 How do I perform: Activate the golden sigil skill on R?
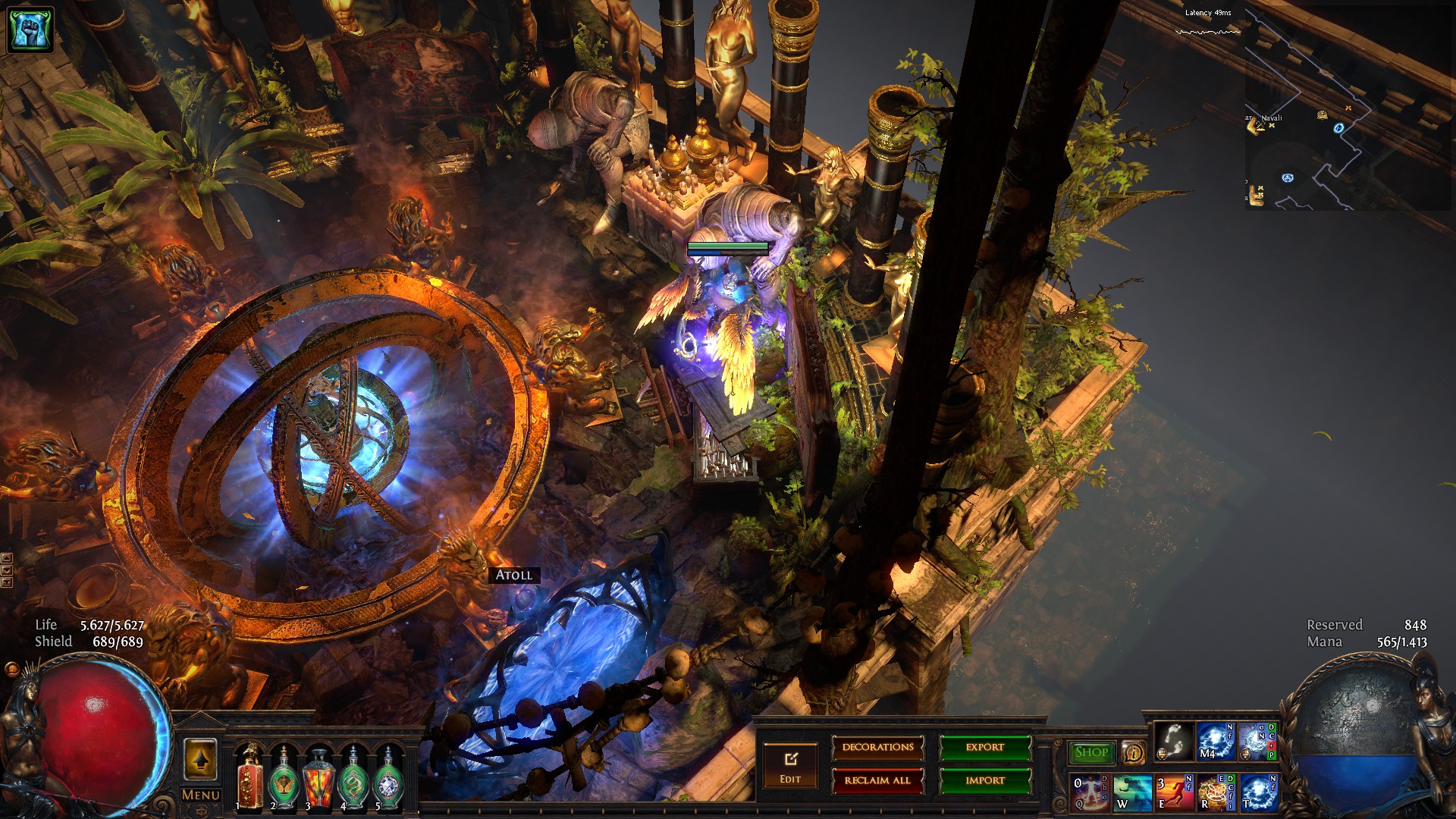point(1216,792)
